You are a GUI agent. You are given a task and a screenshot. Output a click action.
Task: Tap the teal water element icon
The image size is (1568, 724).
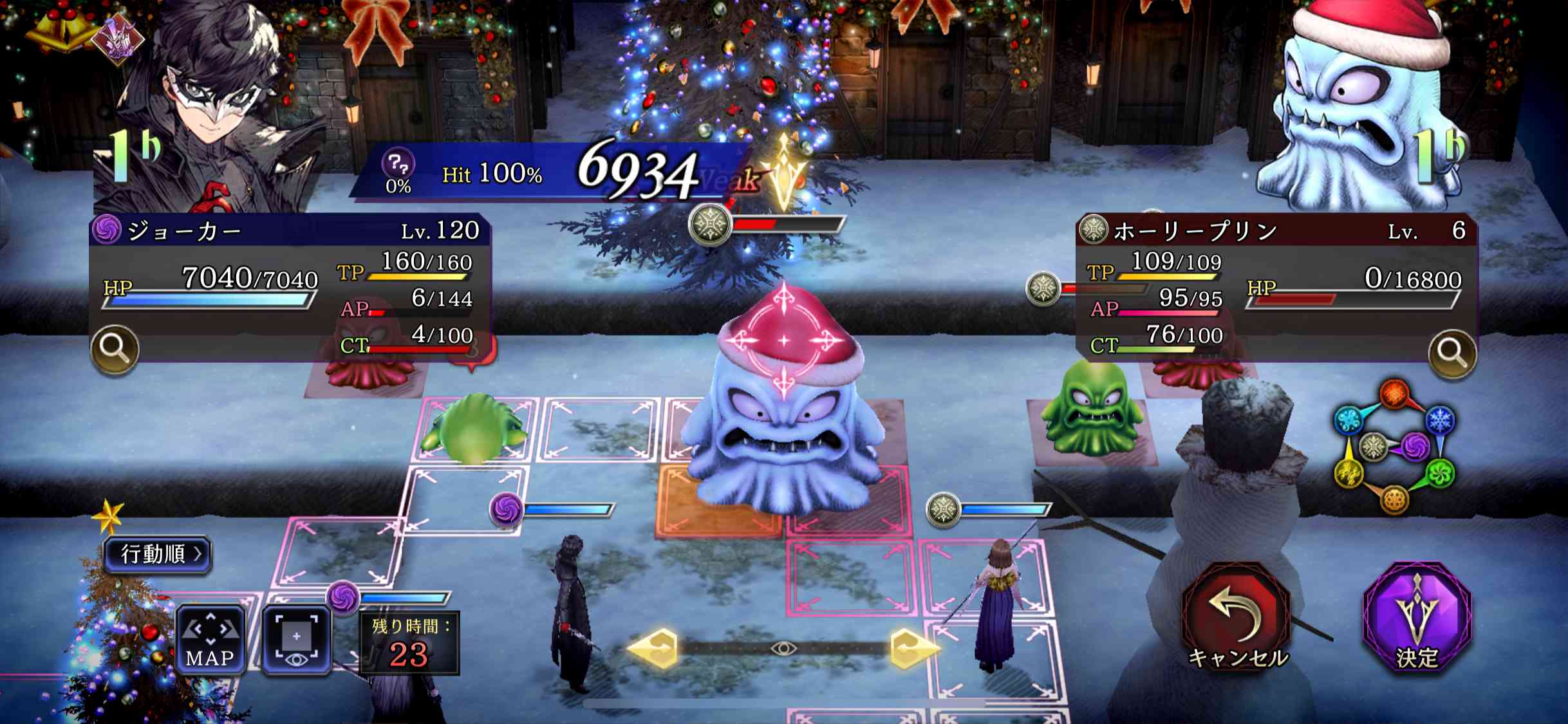(x=1349, y=418)
